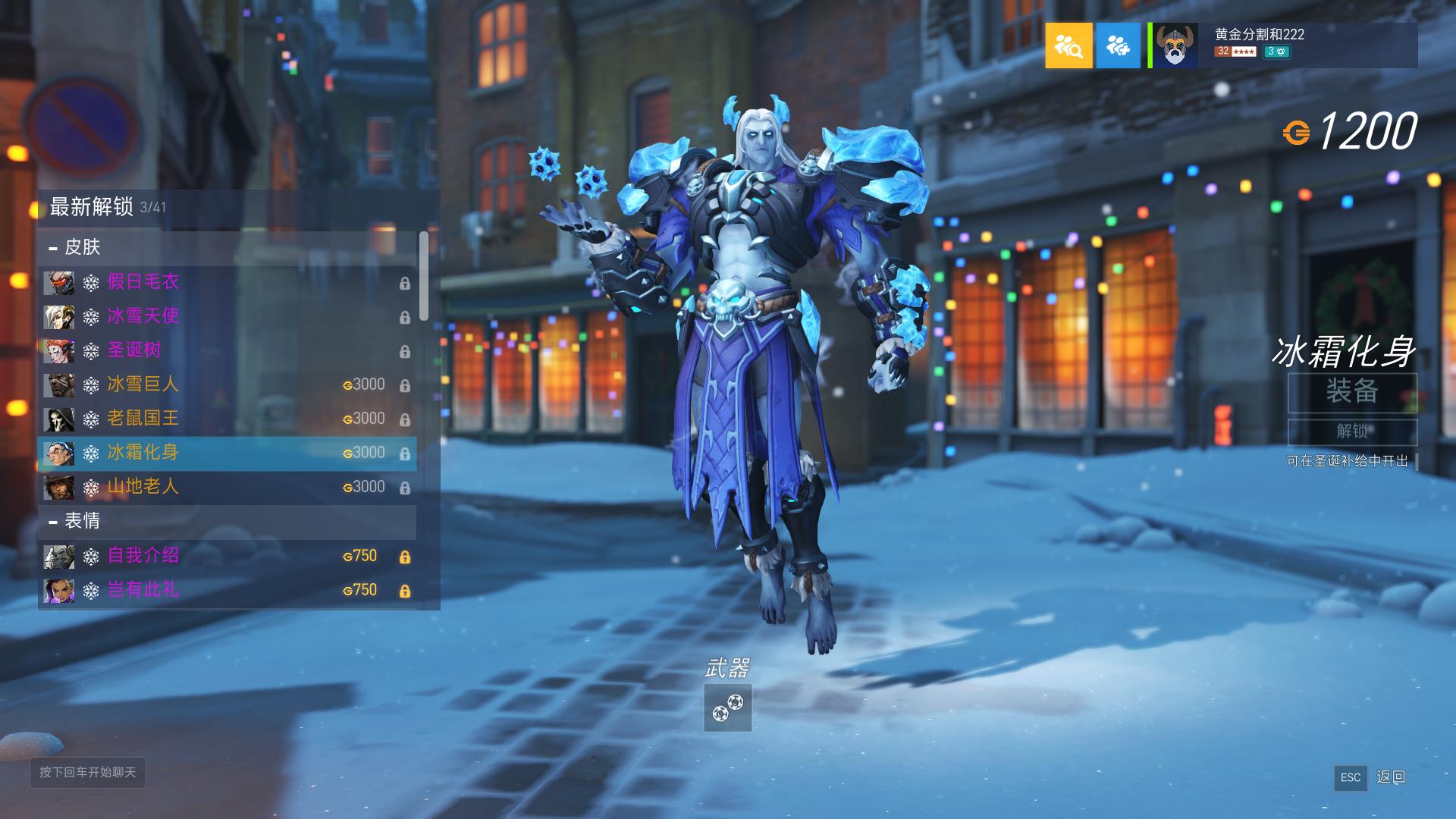Open the blue invite-friends button

pos(1118,45)
